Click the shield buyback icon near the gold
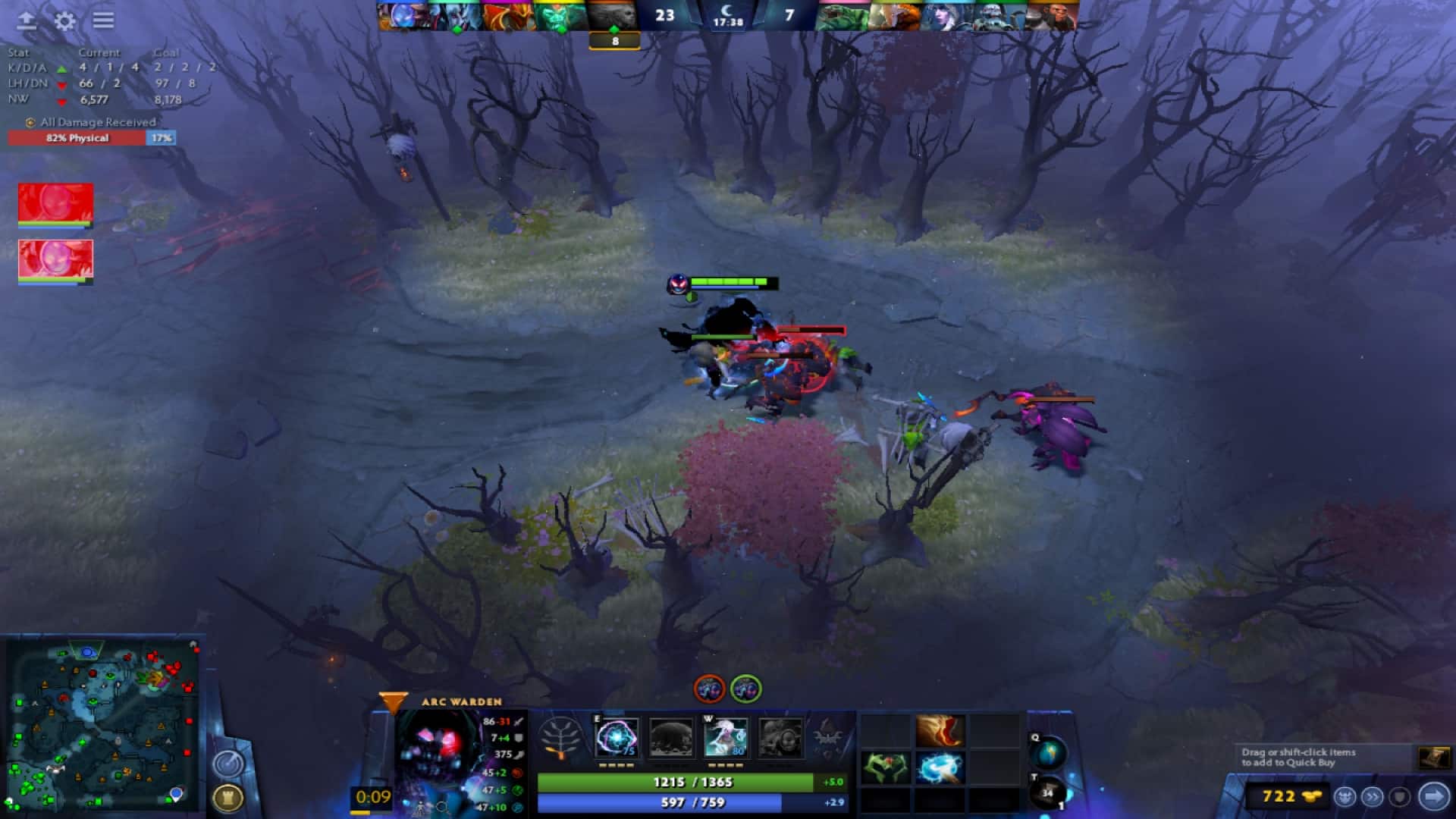This screenshot has width=1456, height=819. [1400, 796]
